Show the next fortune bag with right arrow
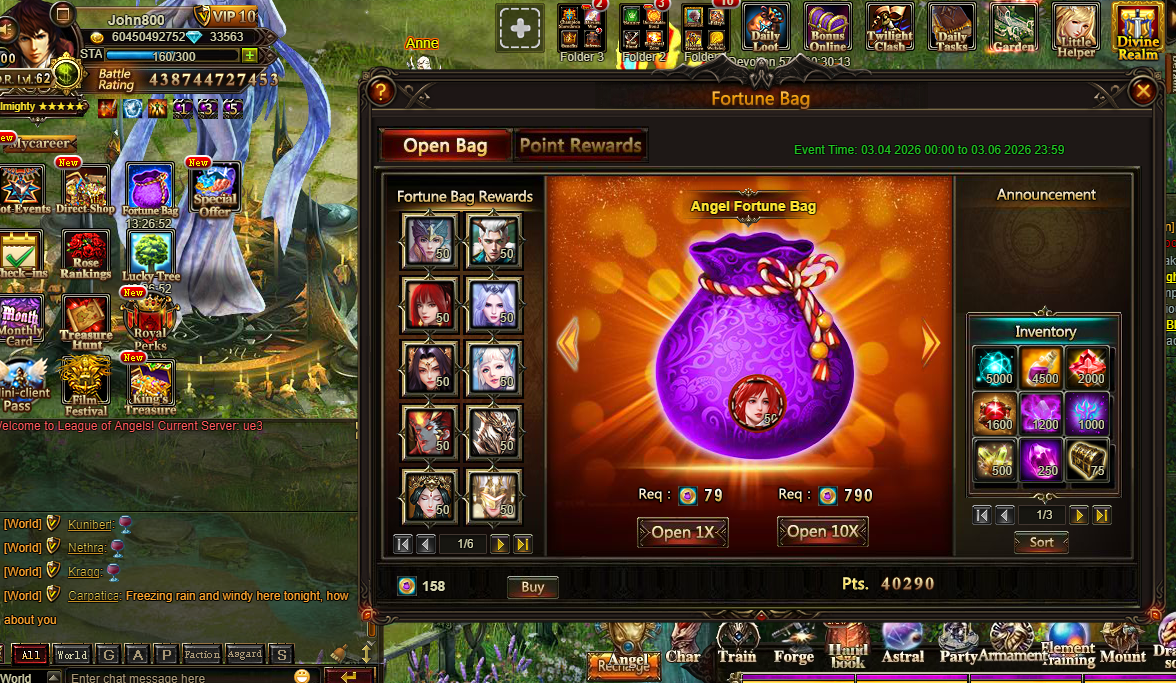 click(x=931, y=344)
